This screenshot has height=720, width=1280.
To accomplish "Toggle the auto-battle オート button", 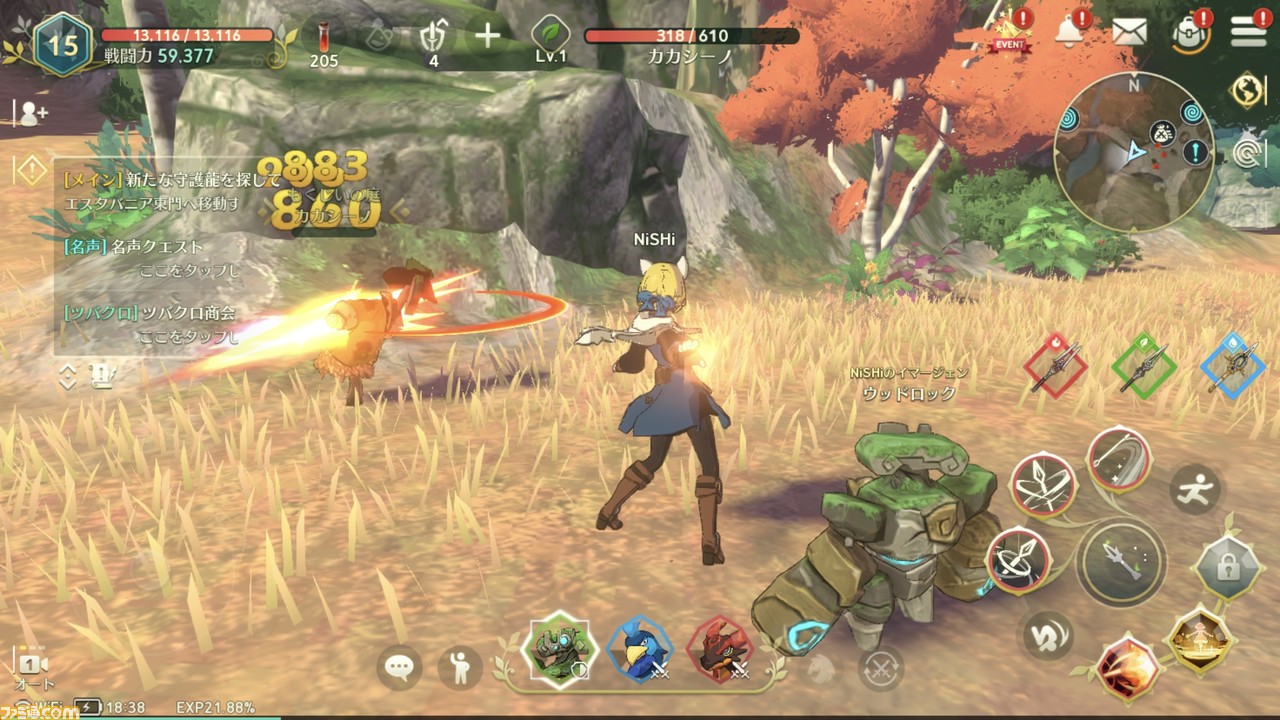I will (x=33, y=669).
